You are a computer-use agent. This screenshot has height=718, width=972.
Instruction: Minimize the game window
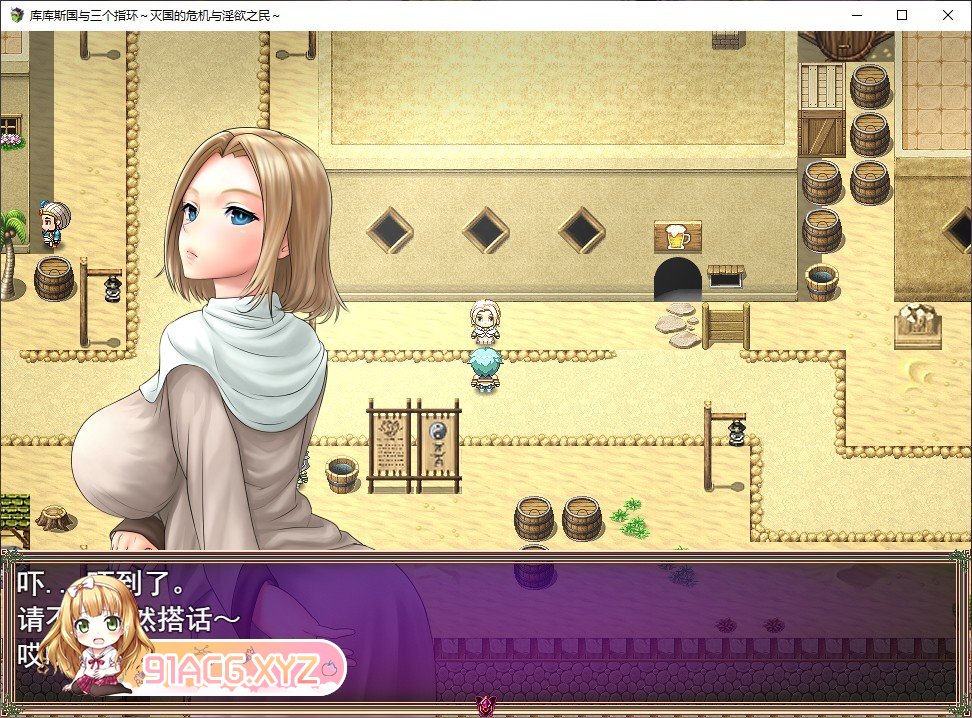click(x=856, y=15)
